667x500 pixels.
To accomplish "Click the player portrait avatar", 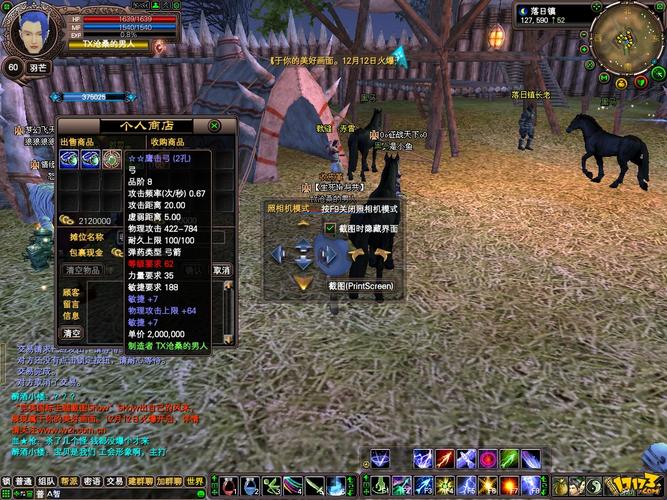I will click(33, 32).
